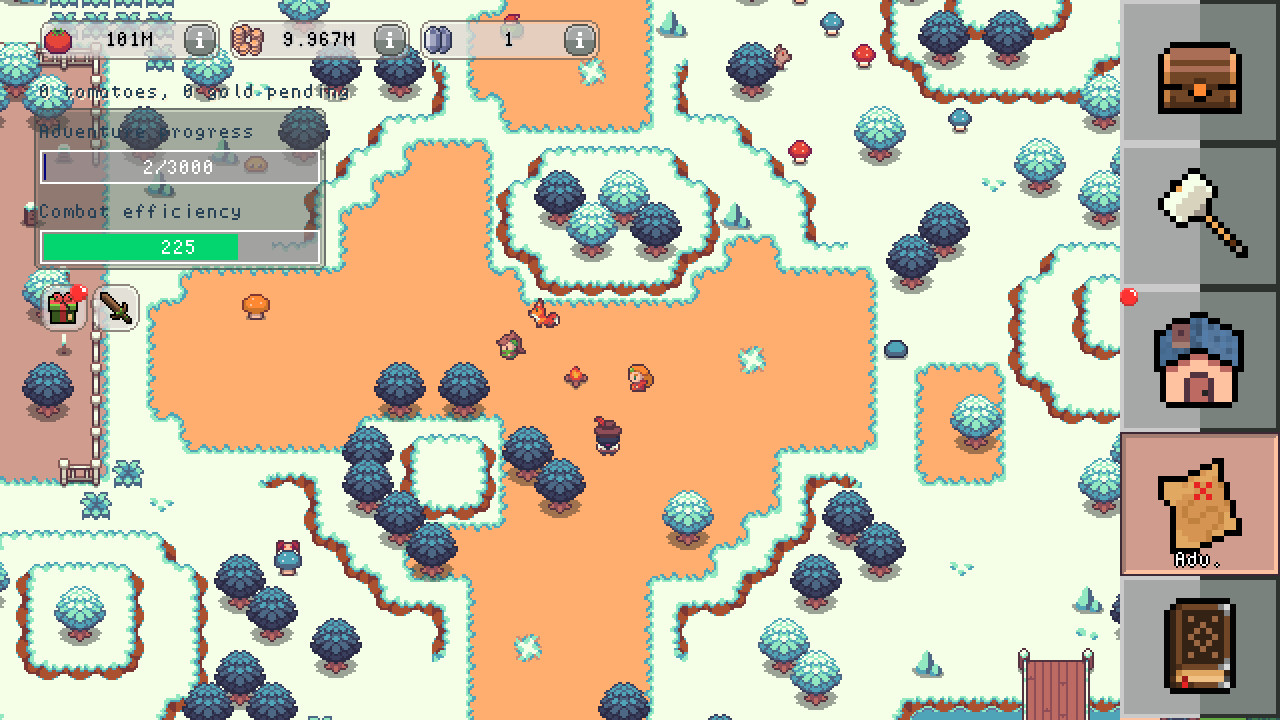The height and width of the screenshot is (720, 1280).
Task: Click the blue feathers resource icon
Action: pos(440,40)
